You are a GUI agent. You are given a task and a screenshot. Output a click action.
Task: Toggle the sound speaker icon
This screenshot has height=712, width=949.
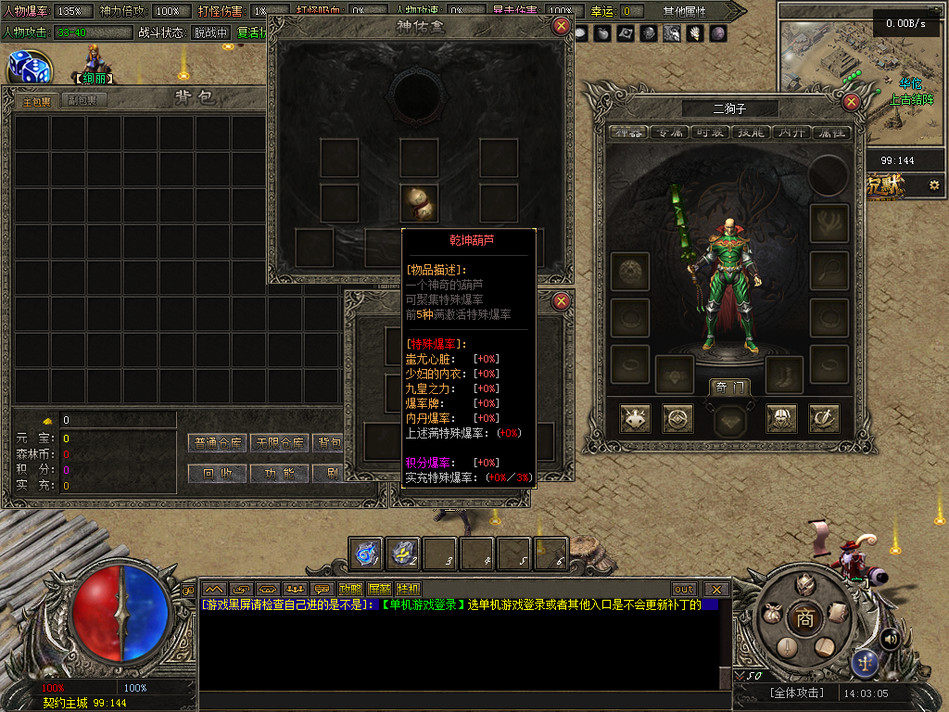tap(888, 637)
